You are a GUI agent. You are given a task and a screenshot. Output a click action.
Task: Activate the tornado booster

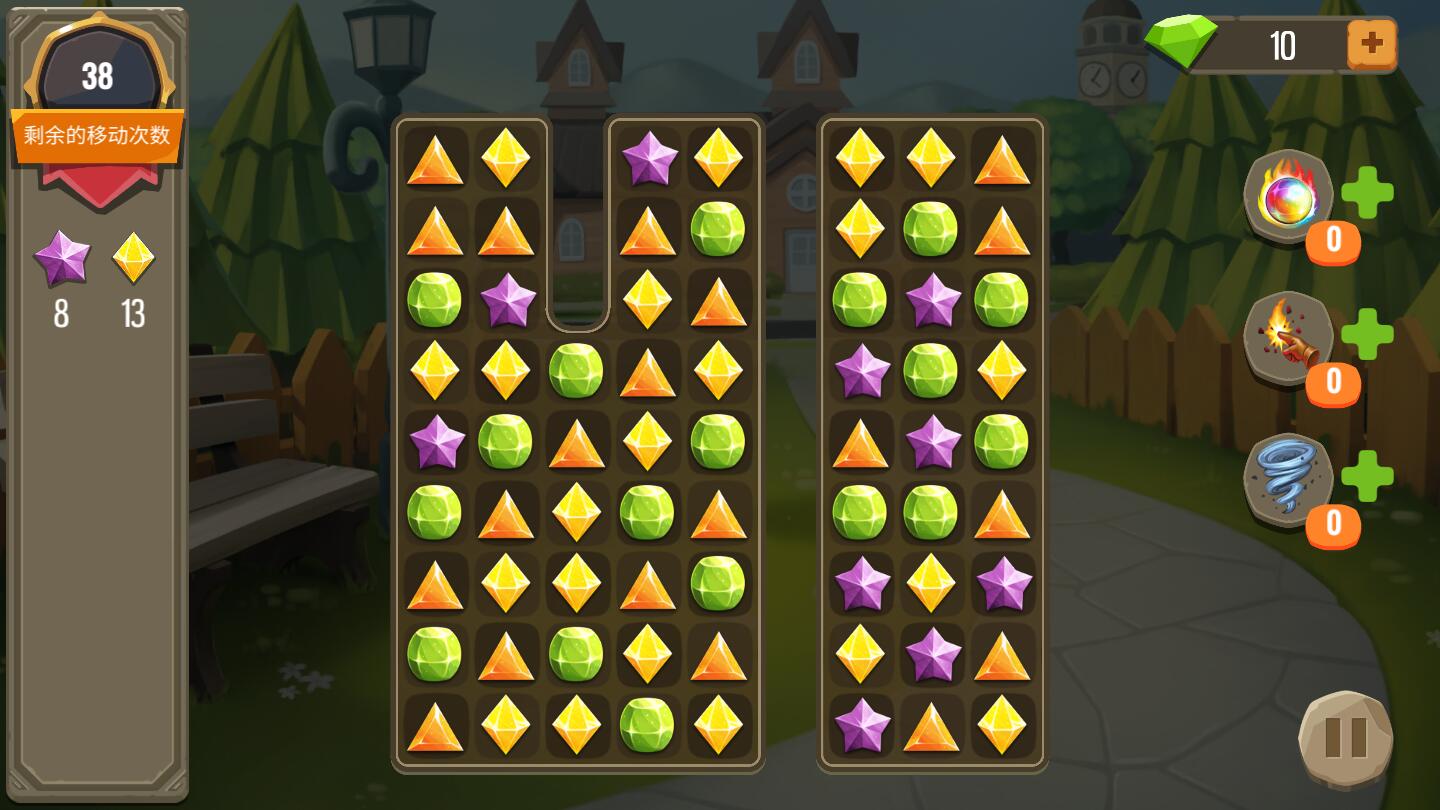click(1288, 479)
